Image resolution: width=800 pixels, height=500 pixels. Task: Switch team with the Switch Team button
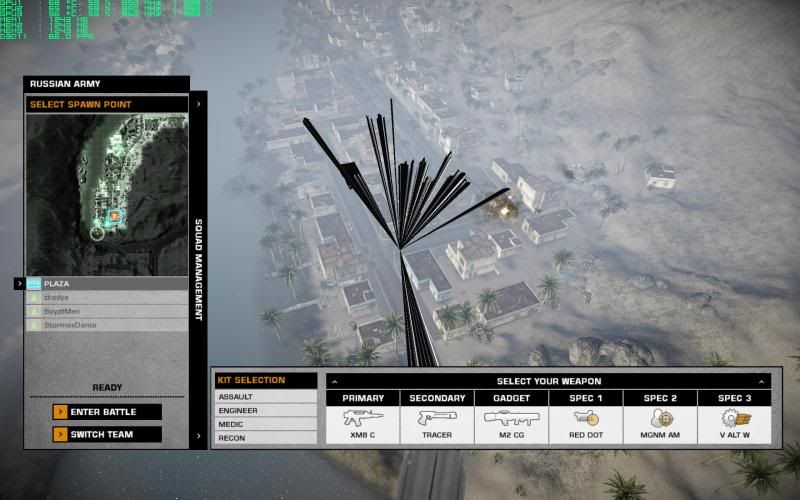click(x=107, y=435)
